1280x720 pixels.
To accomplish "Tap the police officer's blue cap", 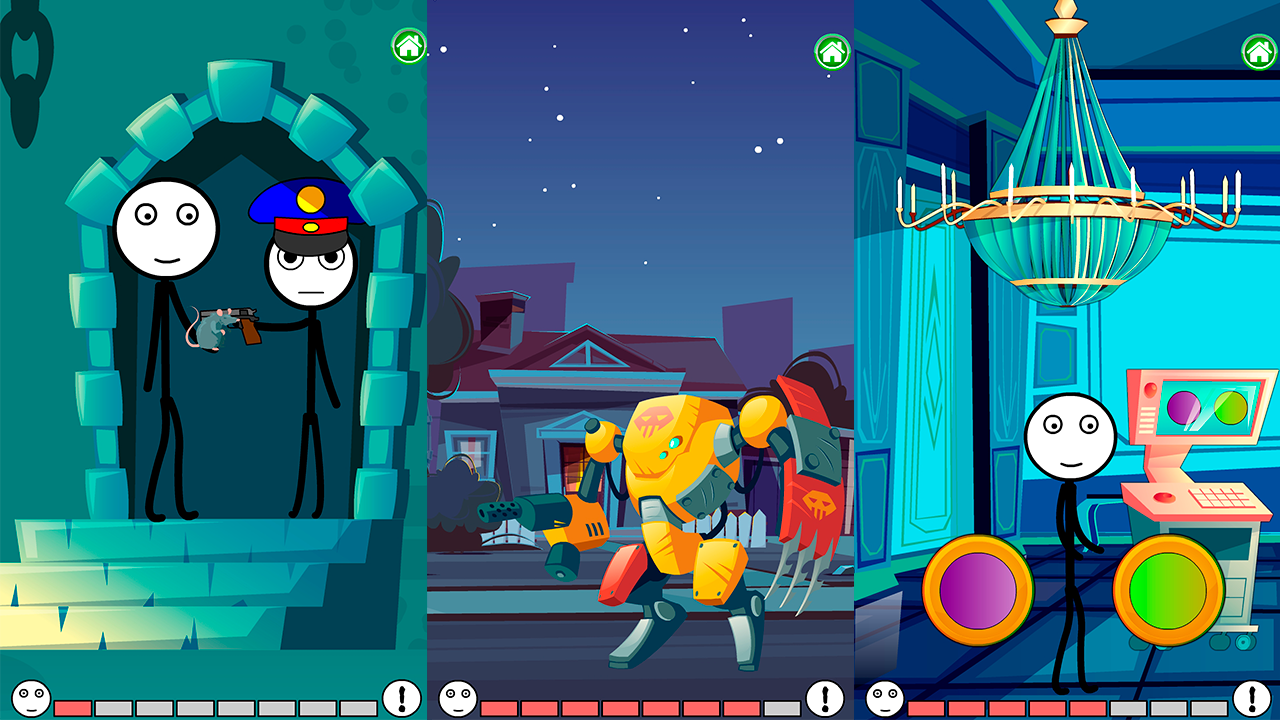I will point(298,200).
